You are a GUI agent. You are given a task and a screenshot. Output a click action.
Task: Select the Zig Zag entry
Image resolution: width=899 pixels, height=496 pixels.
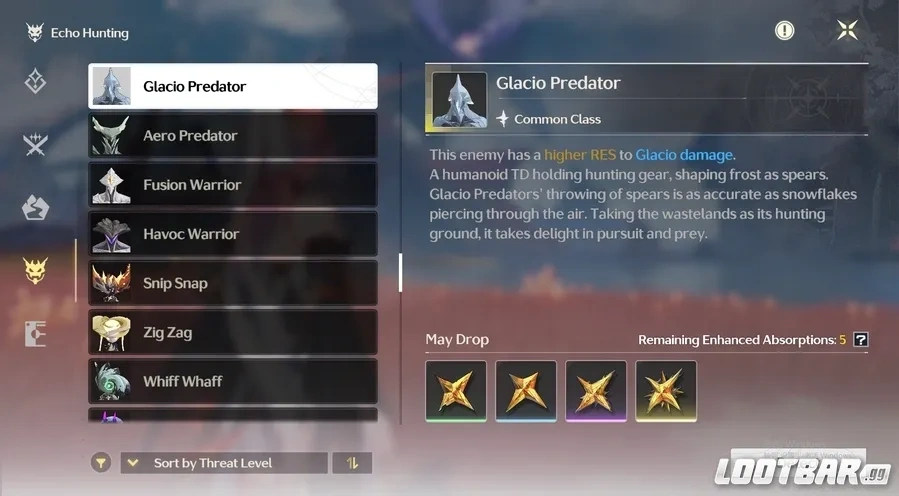233,331
